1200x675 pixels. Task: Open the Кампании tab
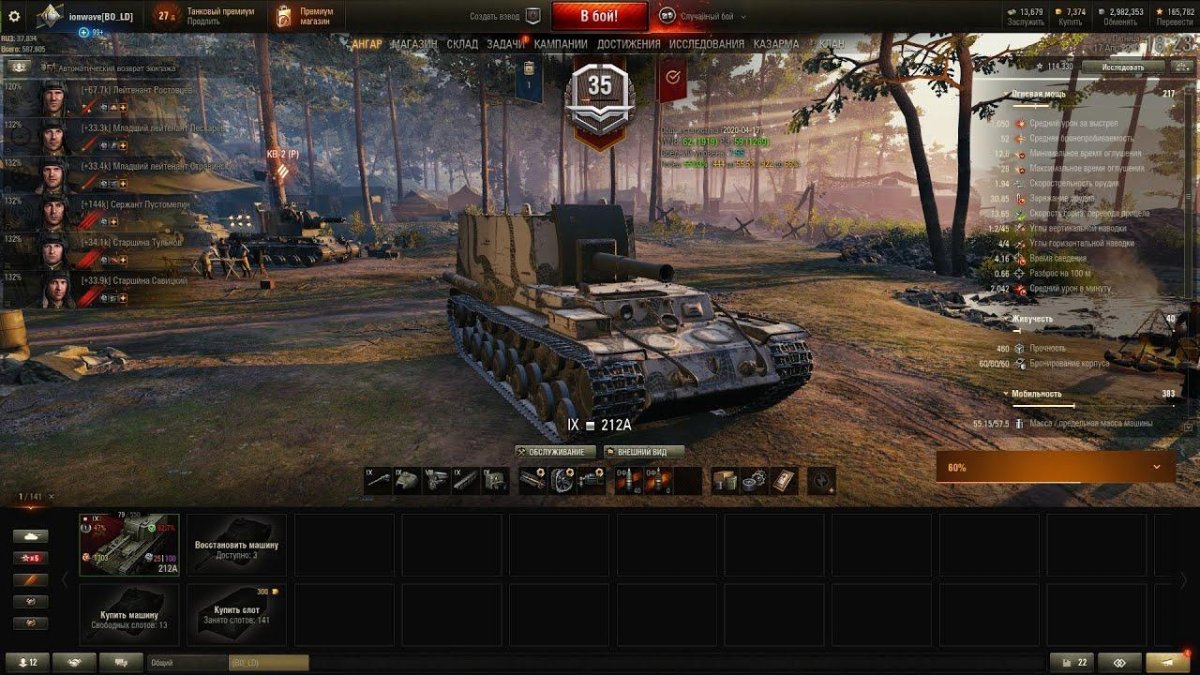(x=560, y=44)
